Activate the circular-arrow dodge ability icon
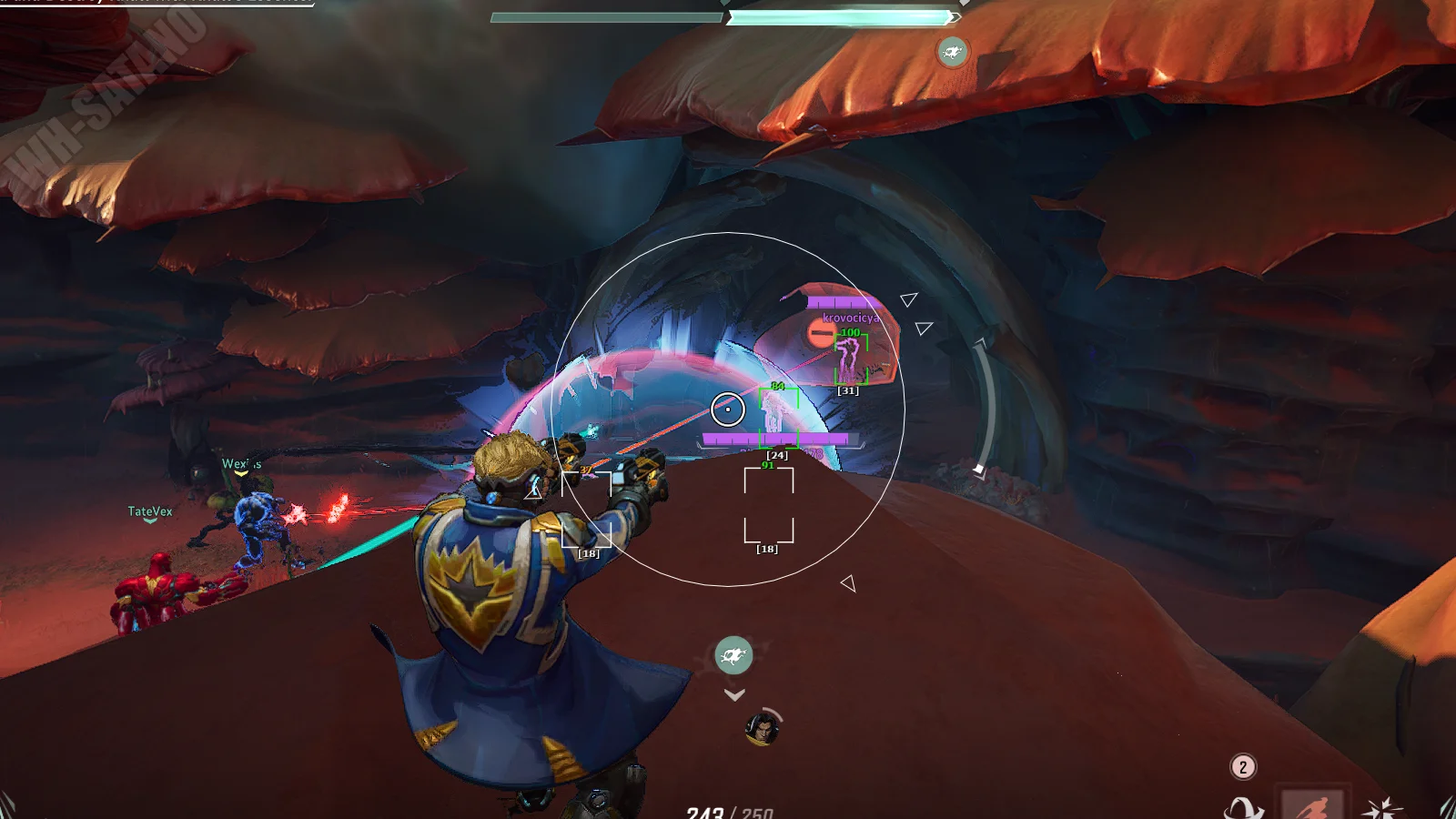This screenshot has width=1456, height=819. (1243, 808)
